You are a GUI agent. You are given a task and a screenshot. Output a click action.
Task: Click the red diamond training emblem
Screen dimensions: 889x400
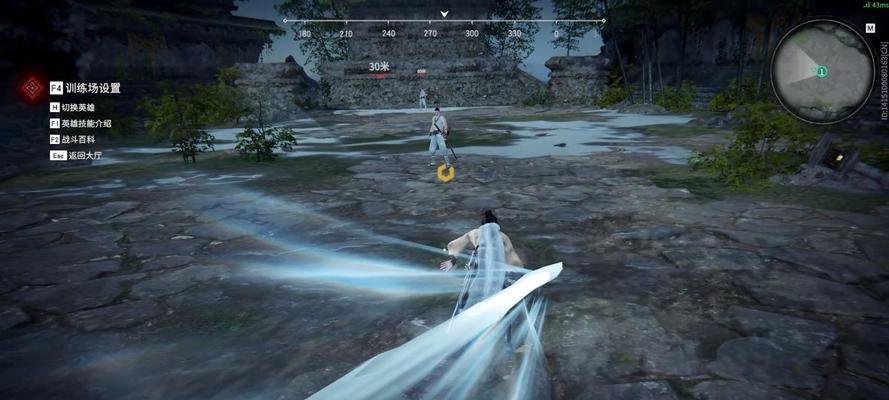coord(31,89)
